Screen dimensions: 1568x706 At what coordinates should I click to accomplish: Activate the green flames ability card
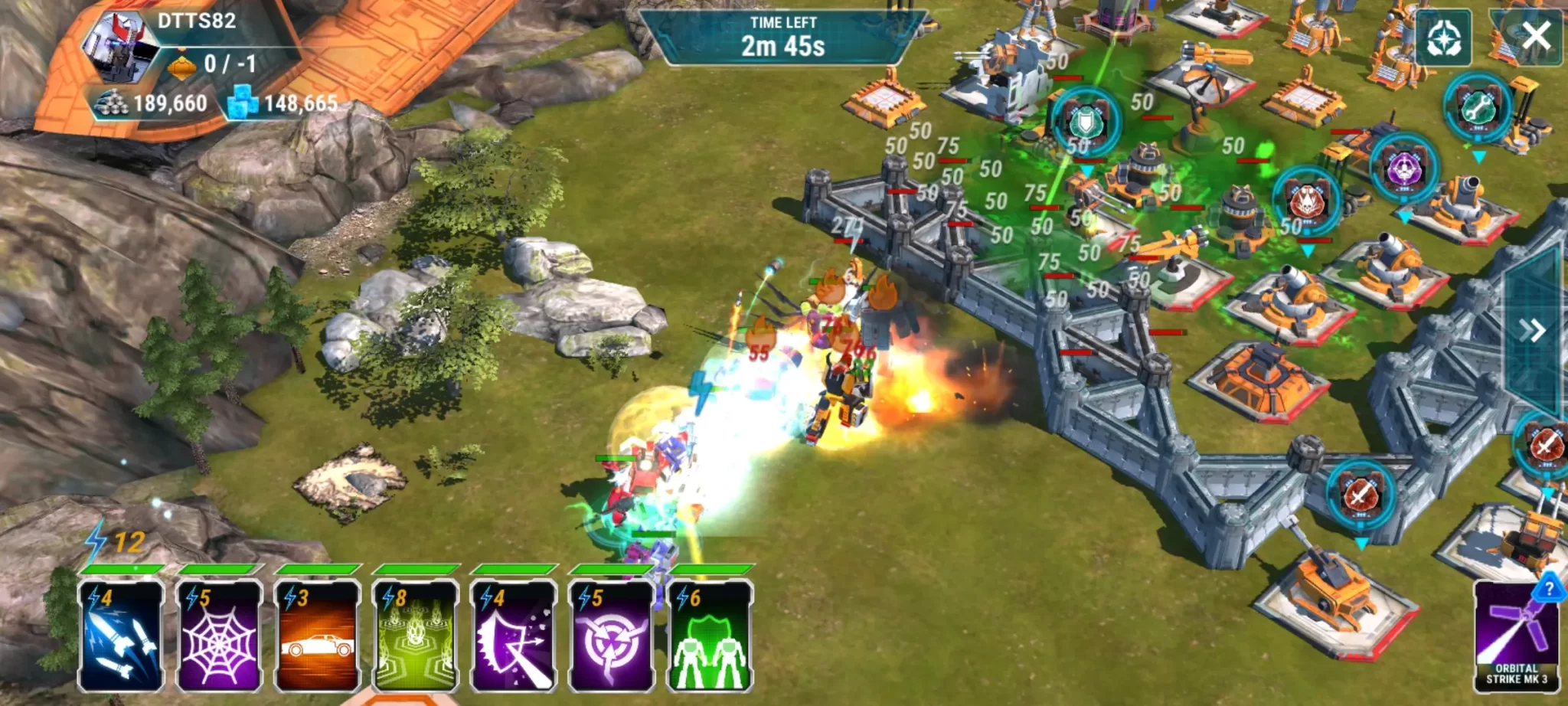pos(415,636)
